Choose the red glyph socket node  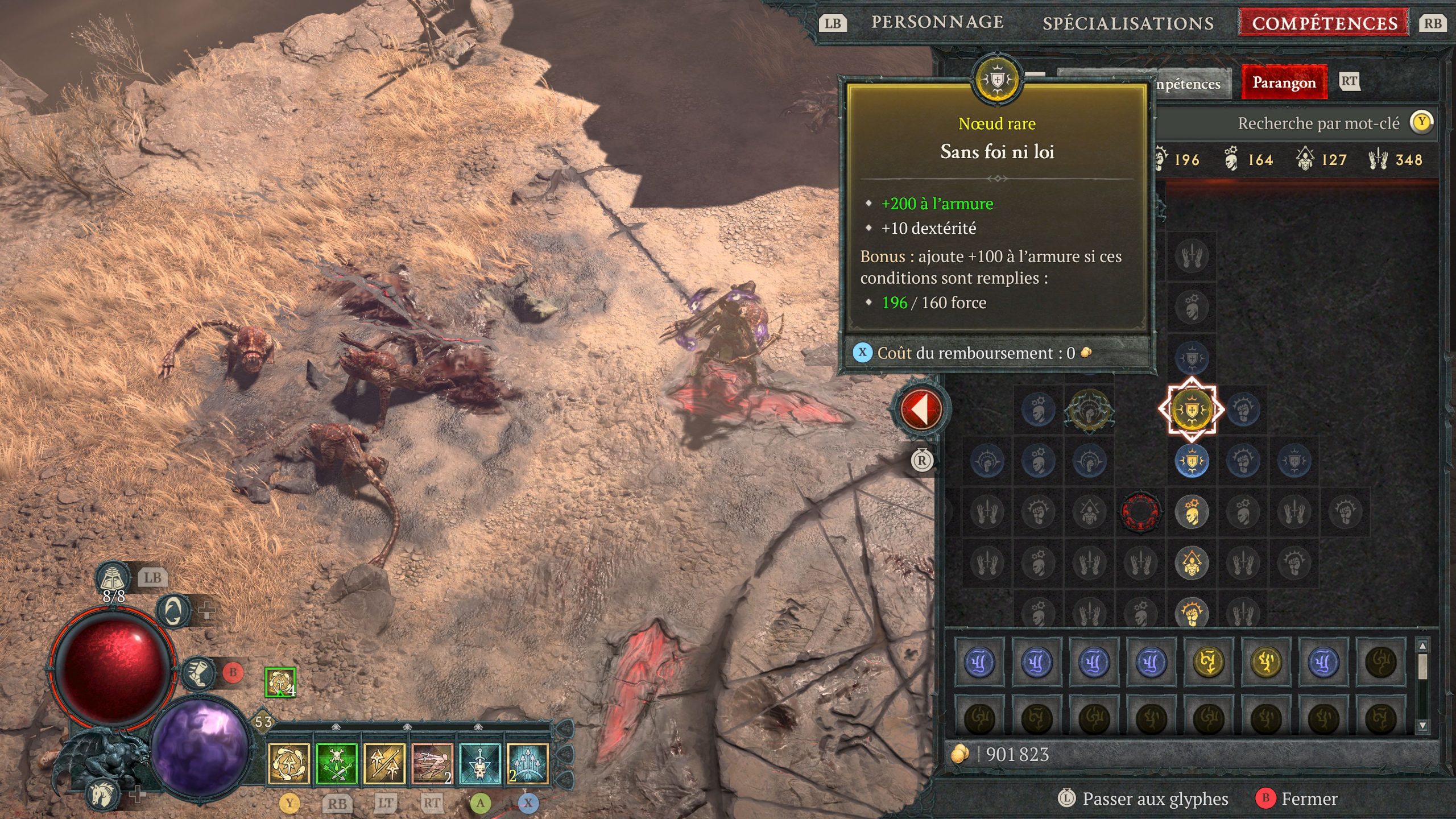[x=1140, y=511]
